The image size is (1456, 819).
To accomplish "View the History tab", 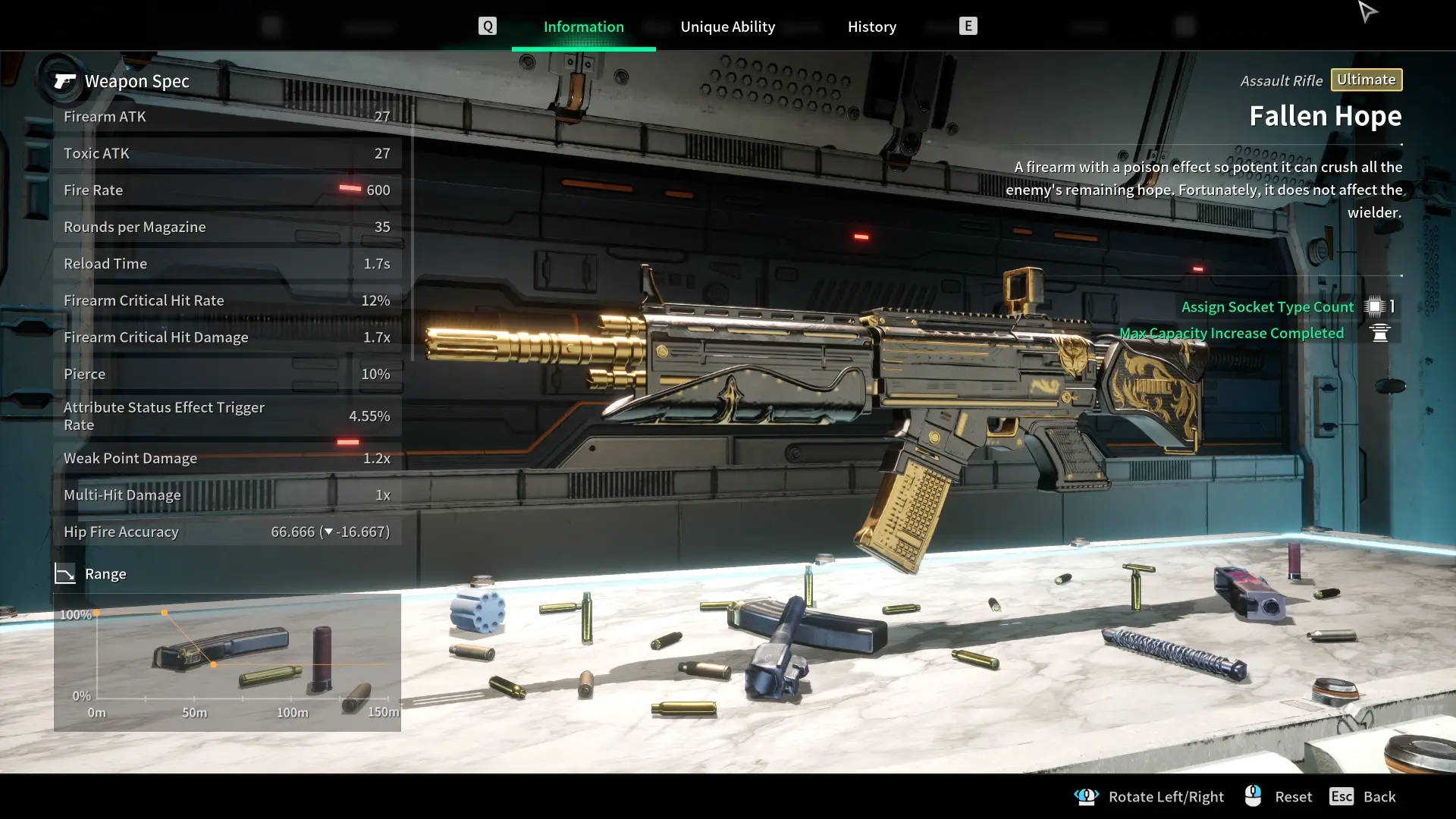I will pos(871,27).
